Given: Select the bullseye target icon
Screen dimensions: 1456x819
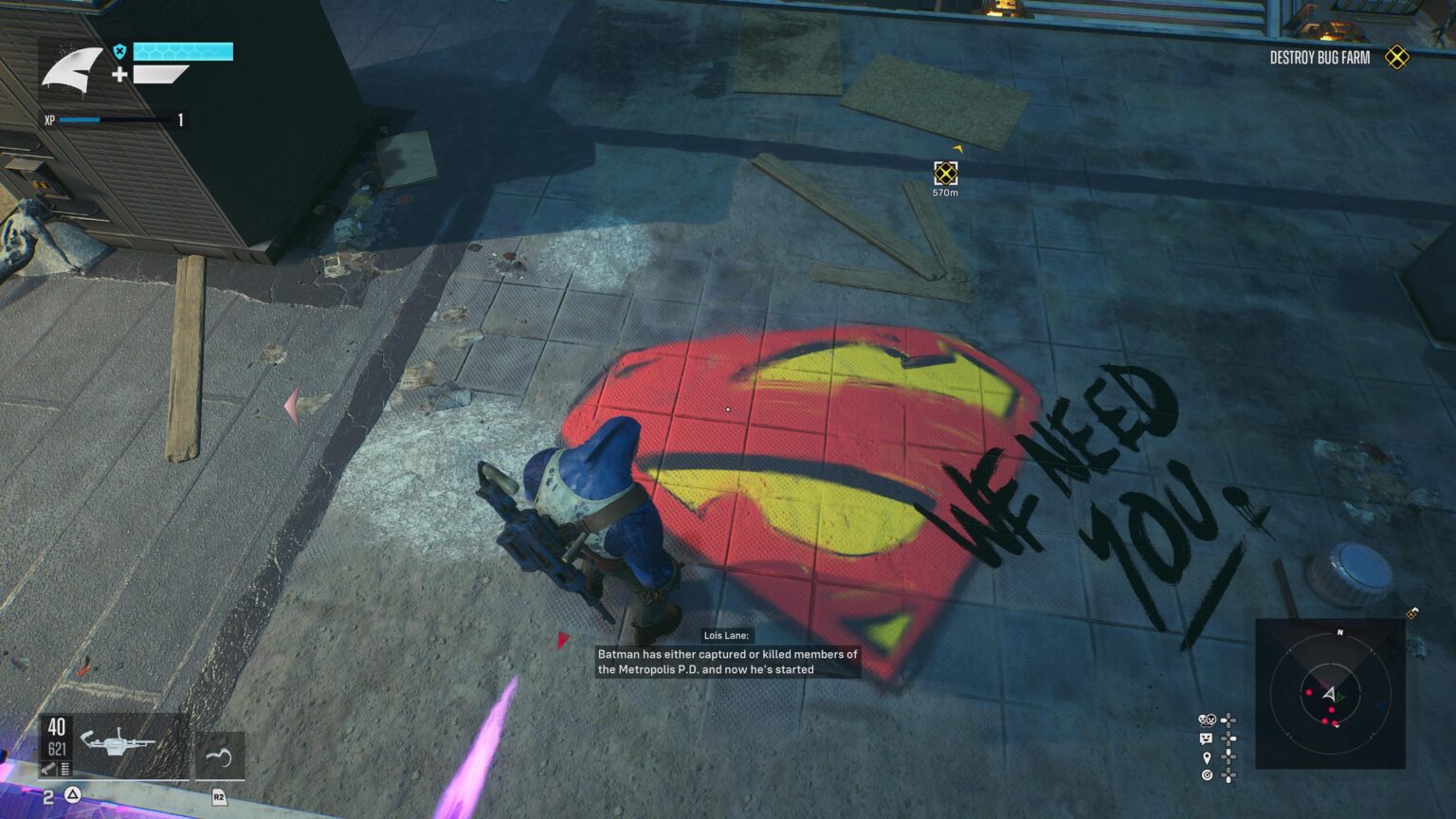Looking at the screenshot, I should pyautogui.click(x=1206, y=775).
